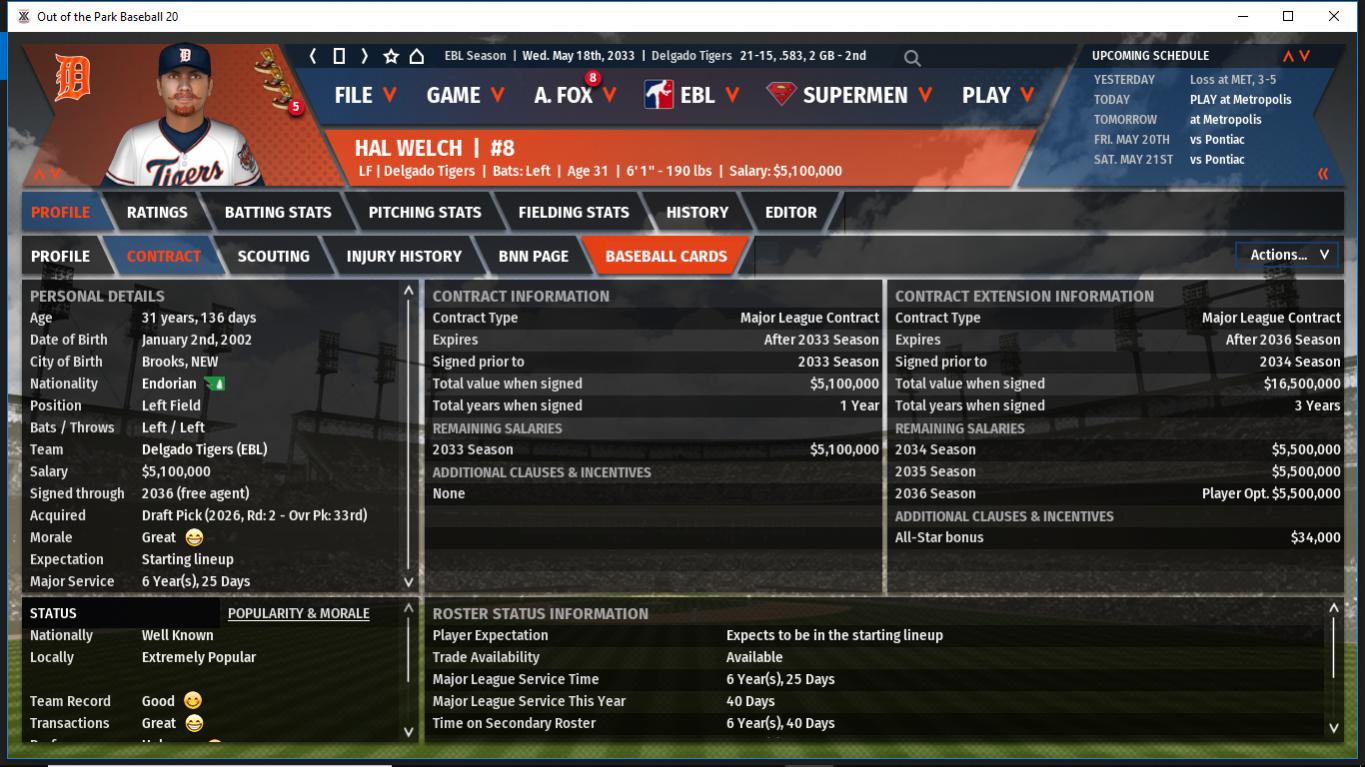Open the FILE menu

pos(365,95)
